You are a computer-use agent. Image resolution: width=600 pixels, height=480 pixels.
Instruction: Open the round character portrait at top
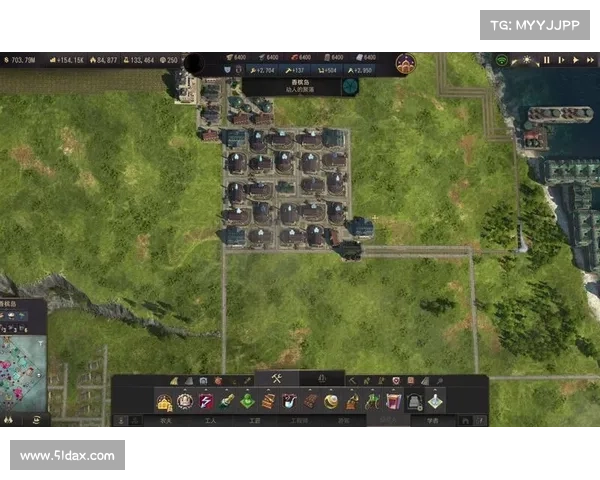pyautogui.click(x=405, y=64)
